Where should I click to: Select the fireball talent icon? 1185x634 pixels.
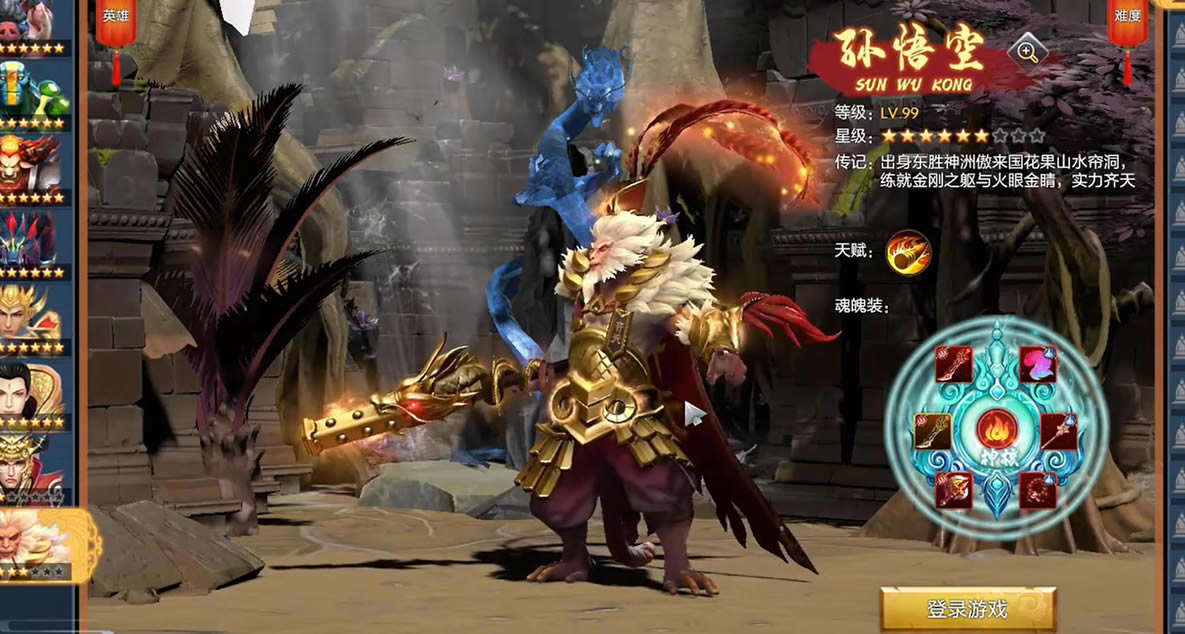click(908, 252)
